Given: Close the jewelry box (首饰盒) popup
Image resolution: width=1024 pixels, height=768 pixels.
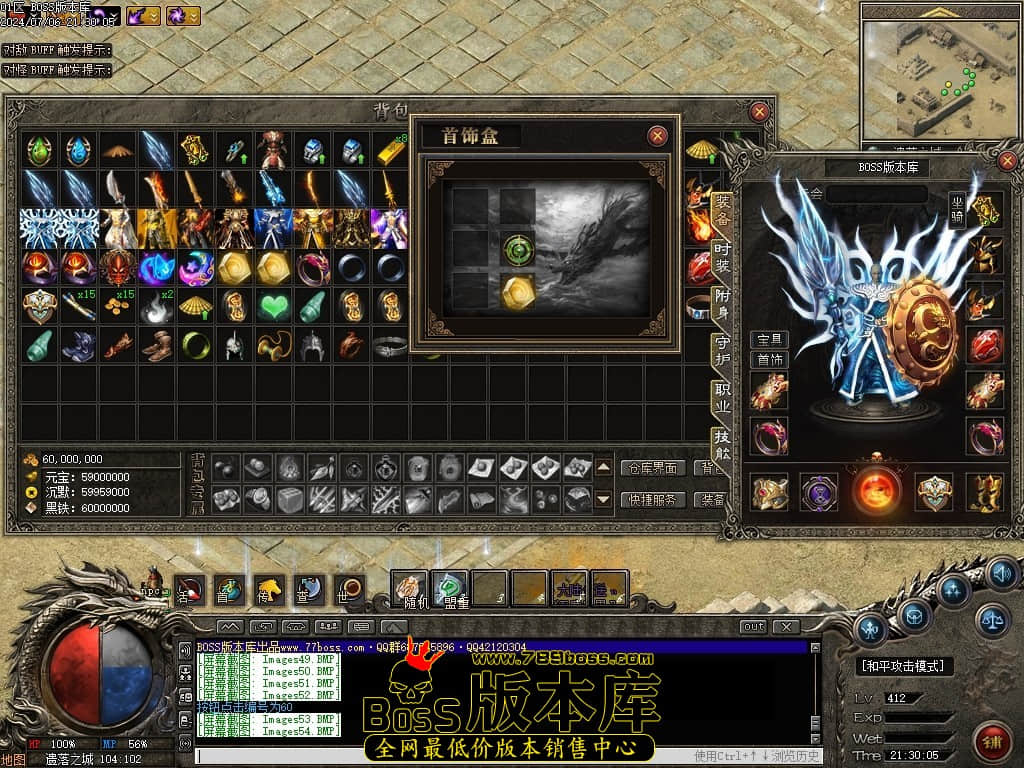Looking at the screenshot, I should point(657,136).
